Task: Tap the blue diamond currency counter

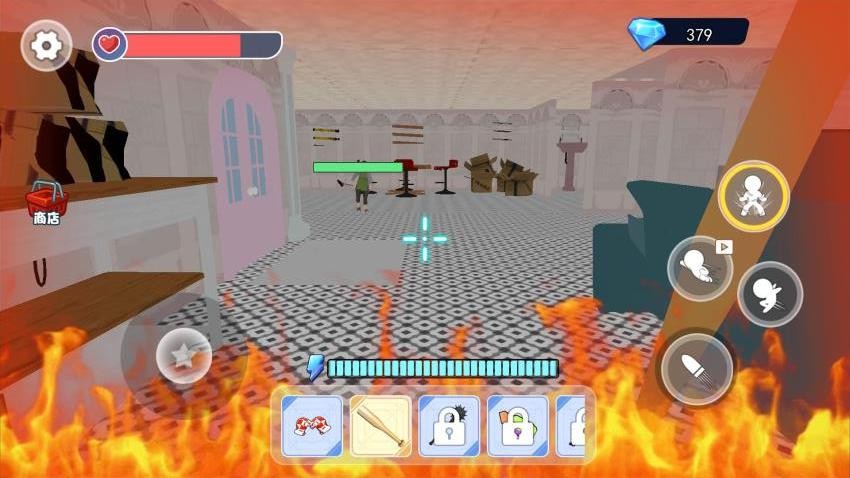Action: [688, 34]
